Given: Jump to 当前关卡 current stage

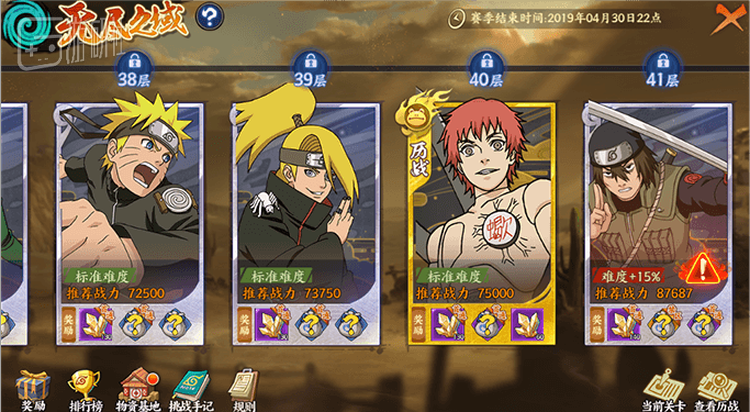Looking at the screenshot, I should (x=660, y=388).
